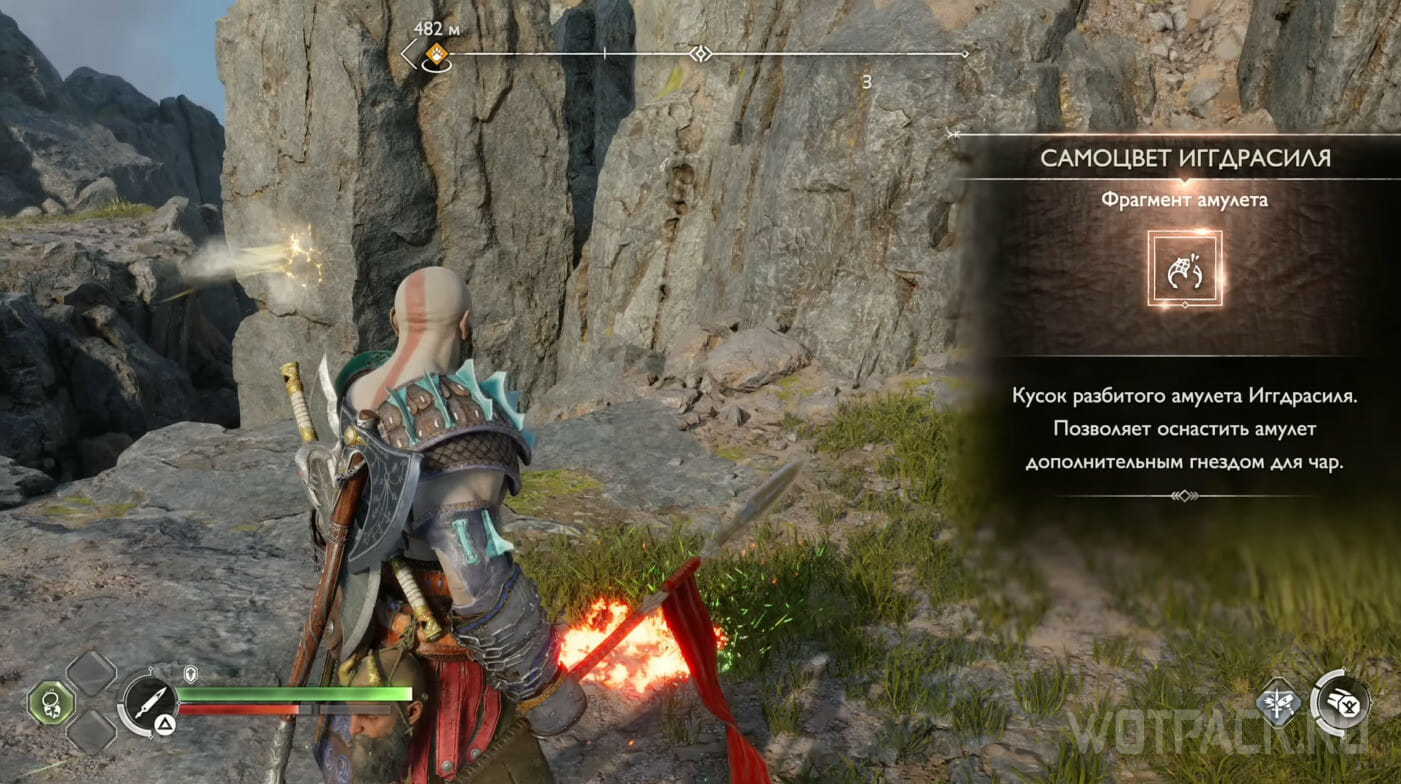Trigger the circular runic hammer ability
The height and width of the screenshot is (784, 1401).
click(x=1341, y=701)
